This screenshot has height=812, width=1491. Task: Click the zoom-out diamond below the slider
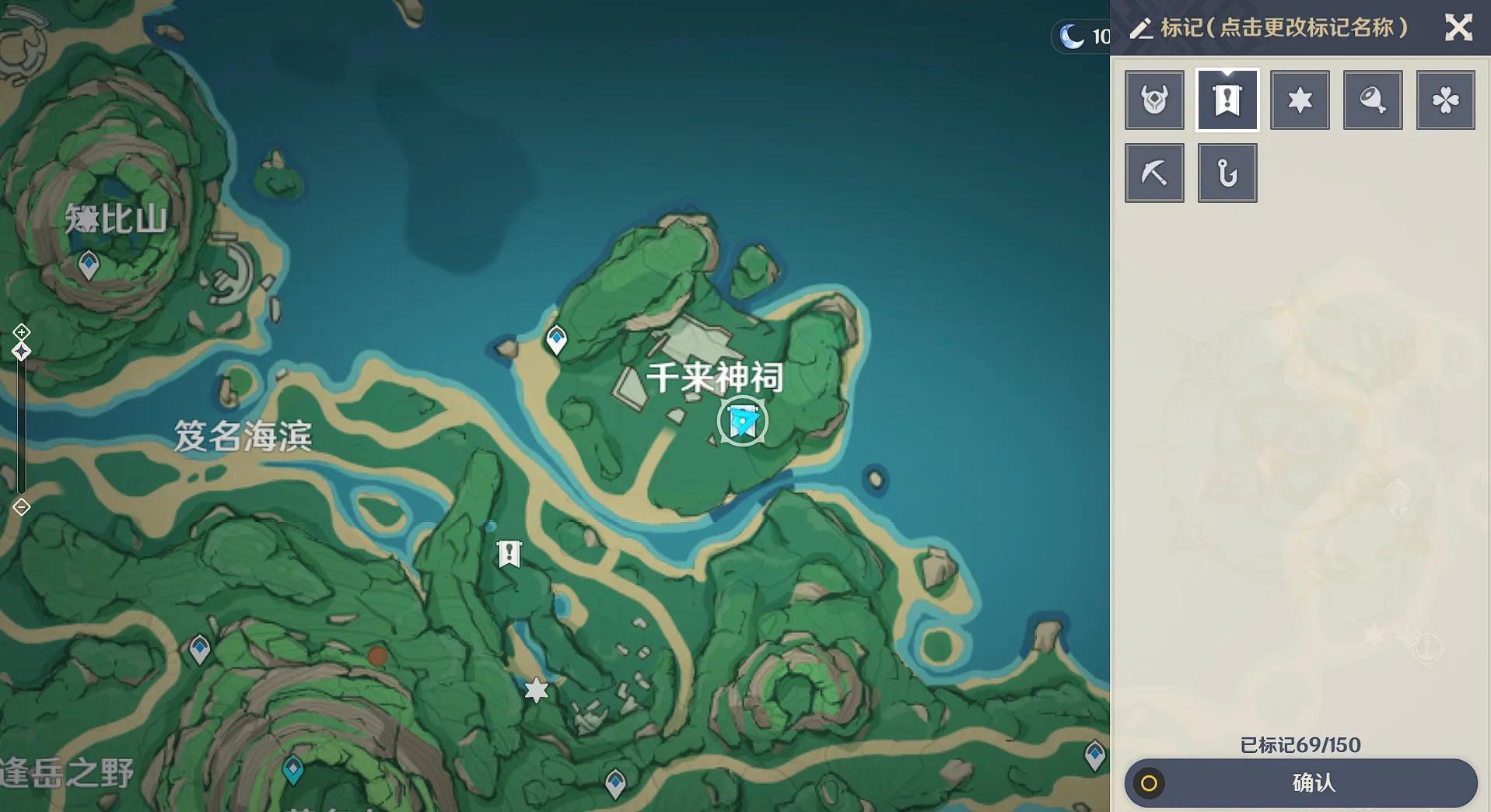(20, 507)
